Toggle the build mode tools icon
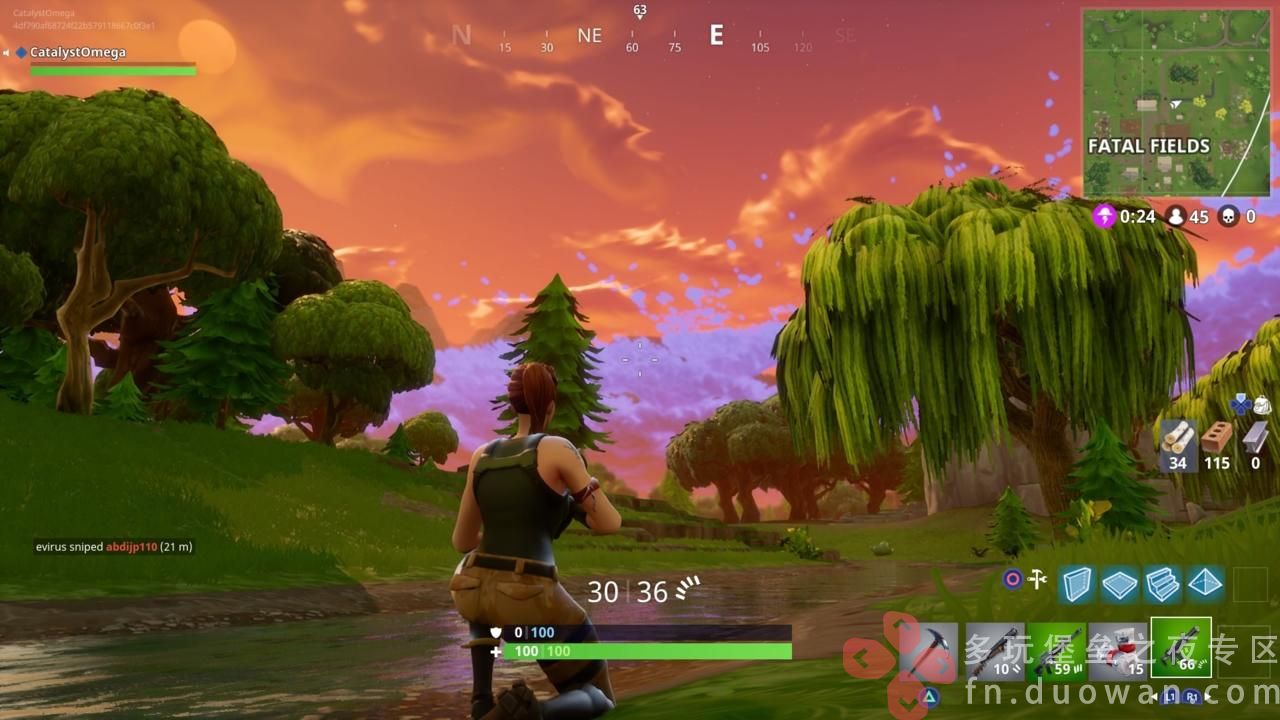Image resolution: width=1280 pixels, height=720 pixels. coord(1037,579)
